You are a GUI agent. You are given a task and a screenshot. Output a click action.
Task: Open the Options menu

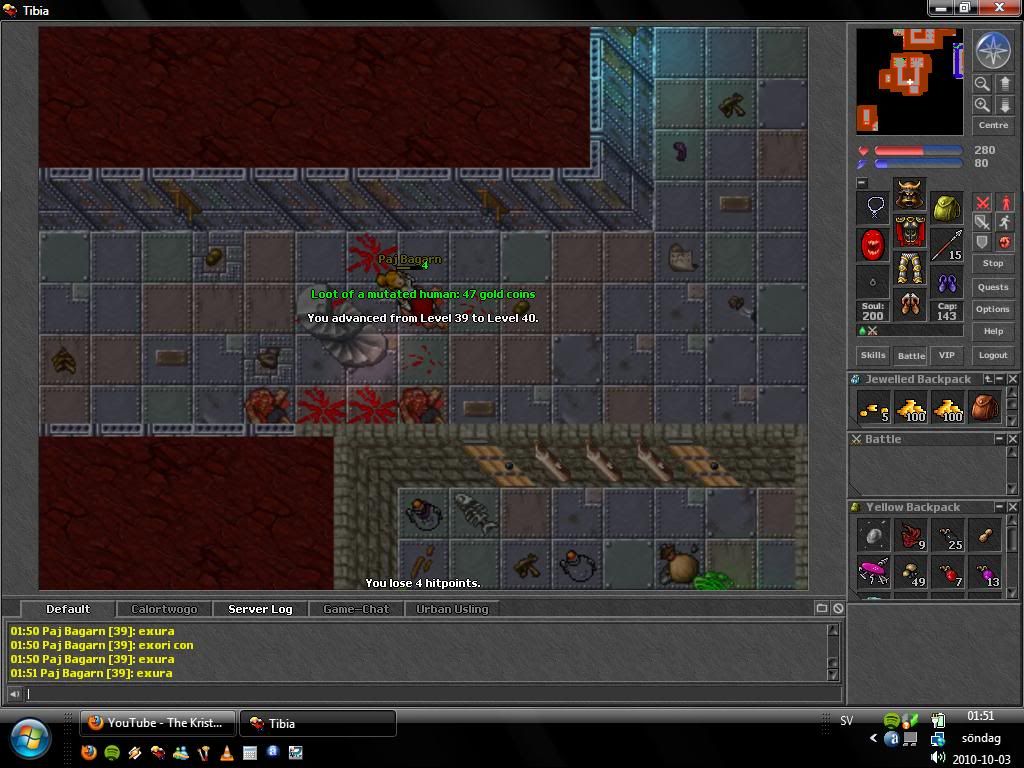[993, 309]
